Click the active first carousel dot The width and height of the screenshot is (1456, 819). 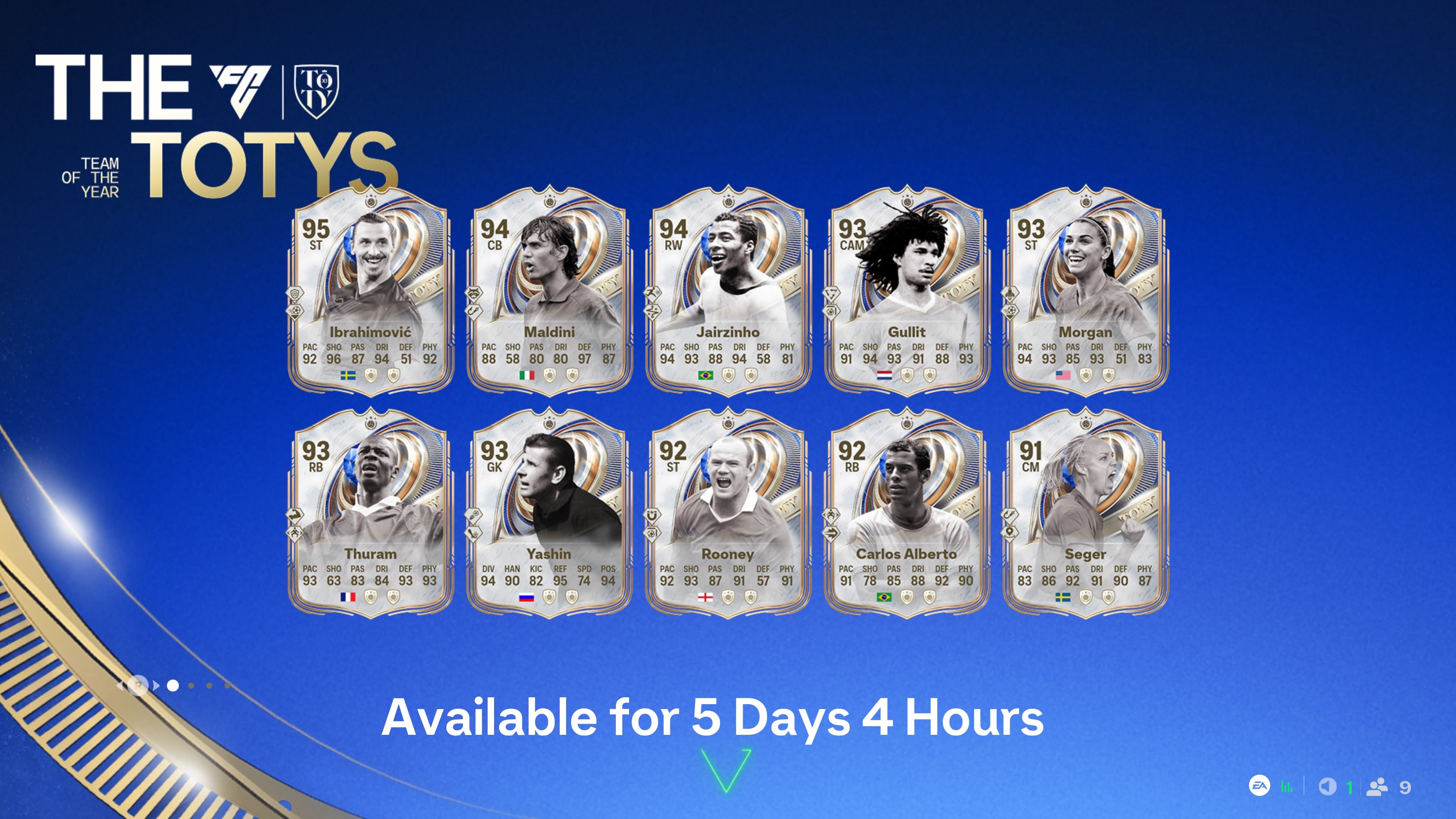[x=174, y=686]
